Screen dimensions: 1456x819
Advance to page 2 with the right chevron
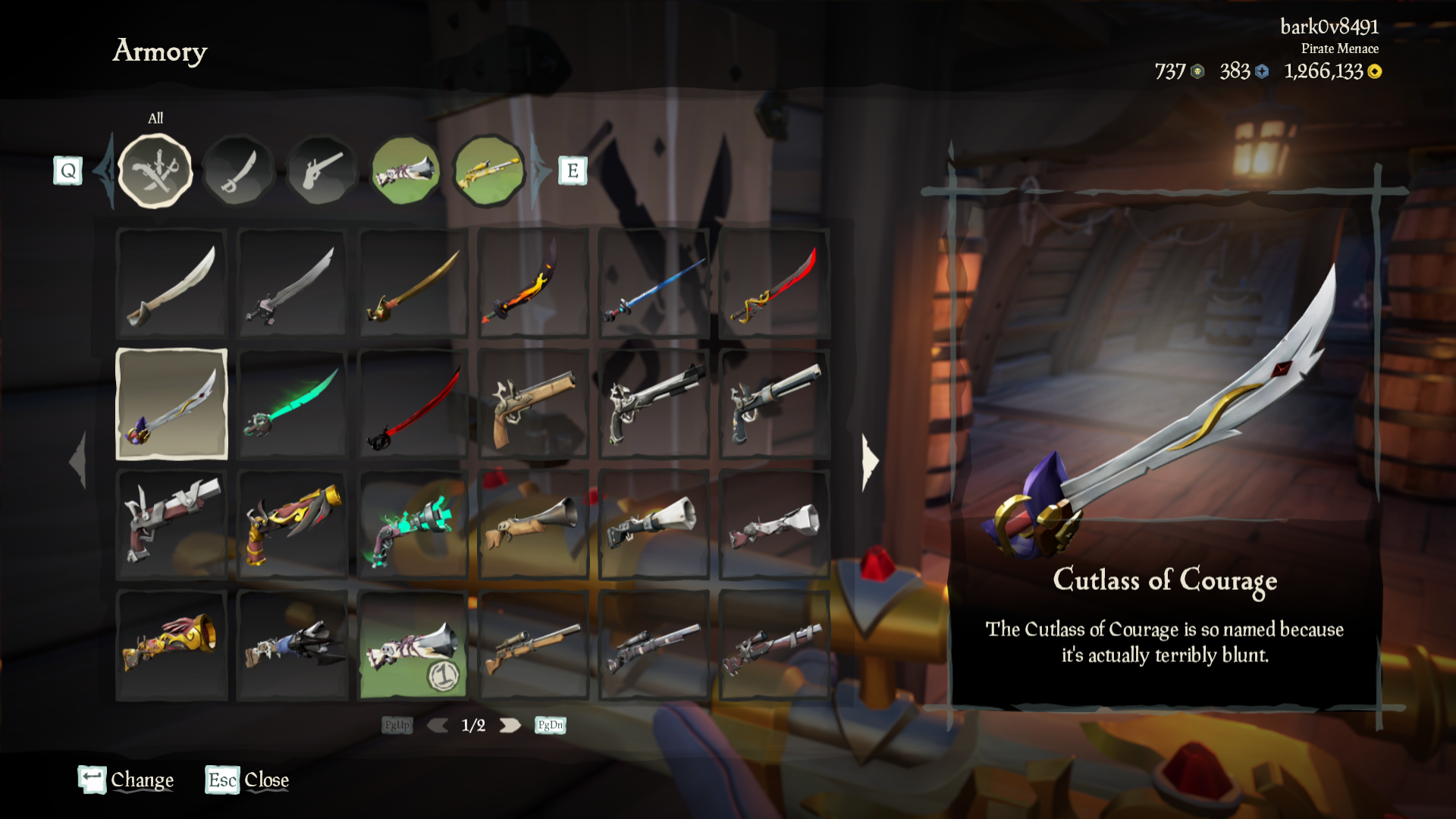point(510,725)
